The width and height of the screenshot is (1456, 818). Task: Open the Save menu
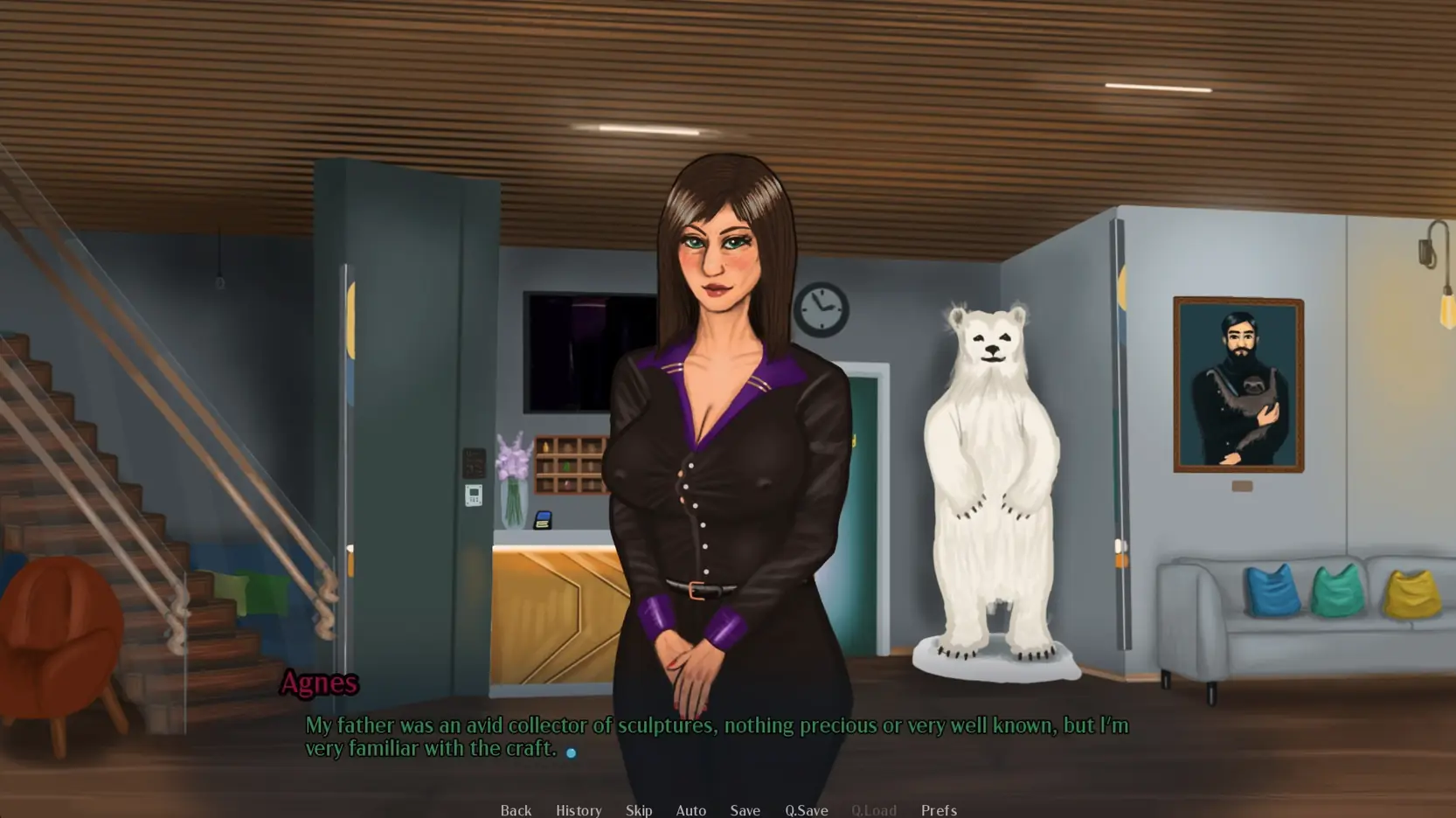[745, 810]
